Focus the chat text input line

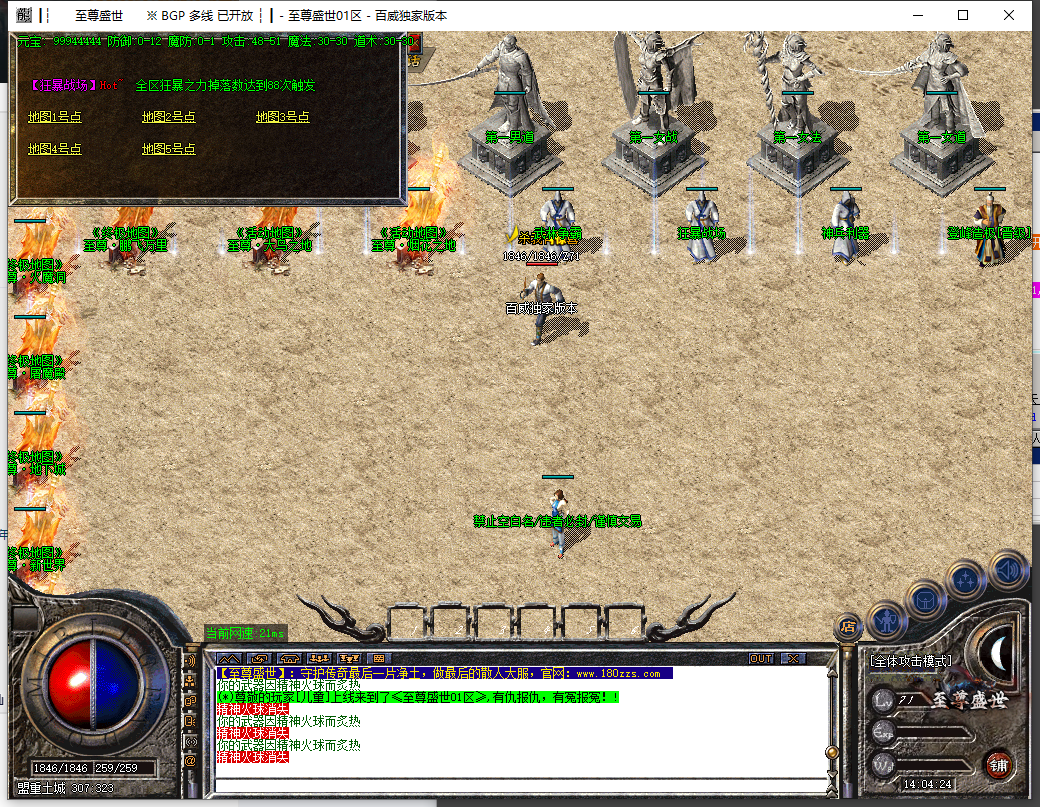[520, 781]
